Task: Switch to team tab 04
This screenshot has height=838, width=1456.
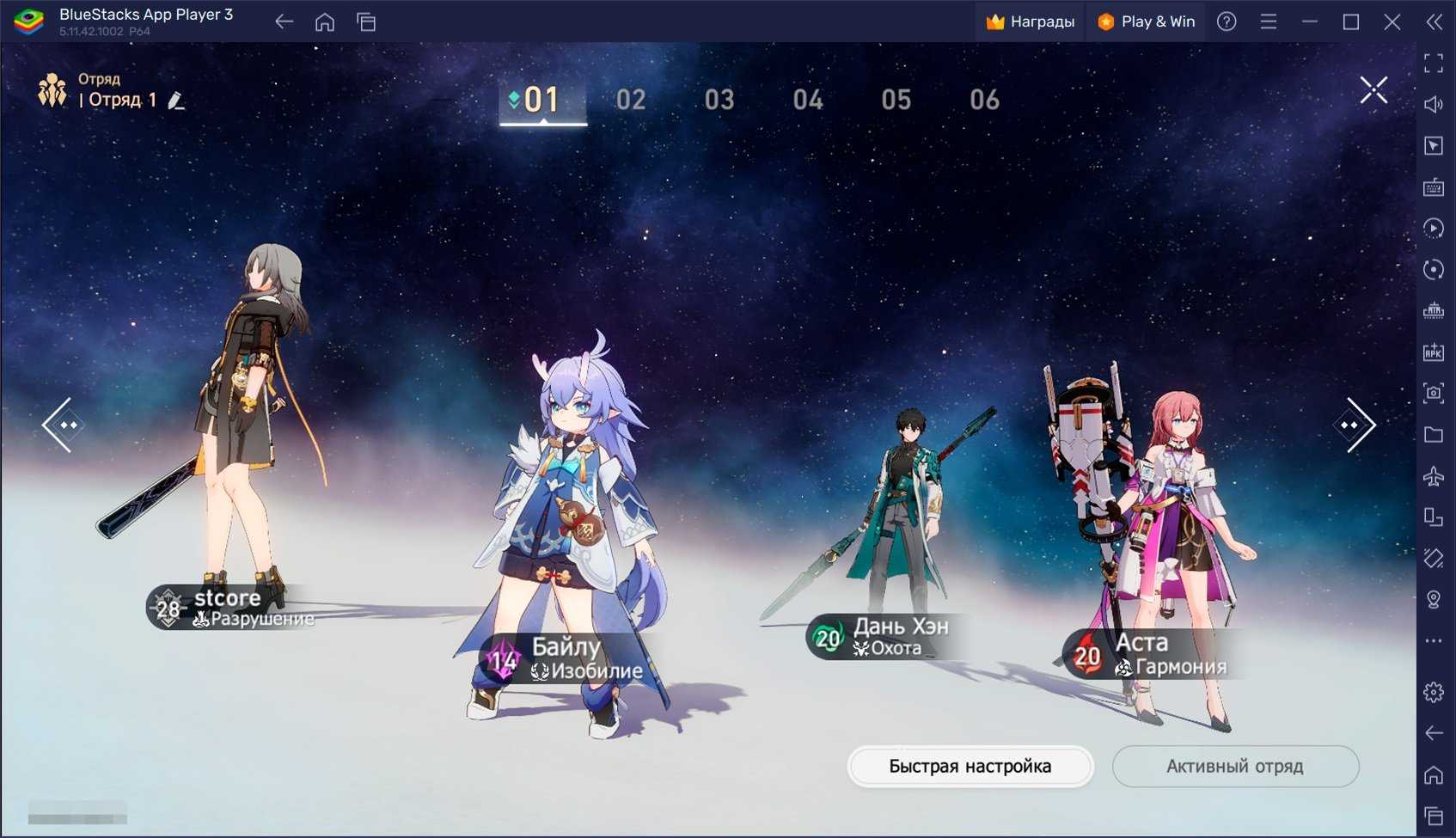Action: click(808, 100)
